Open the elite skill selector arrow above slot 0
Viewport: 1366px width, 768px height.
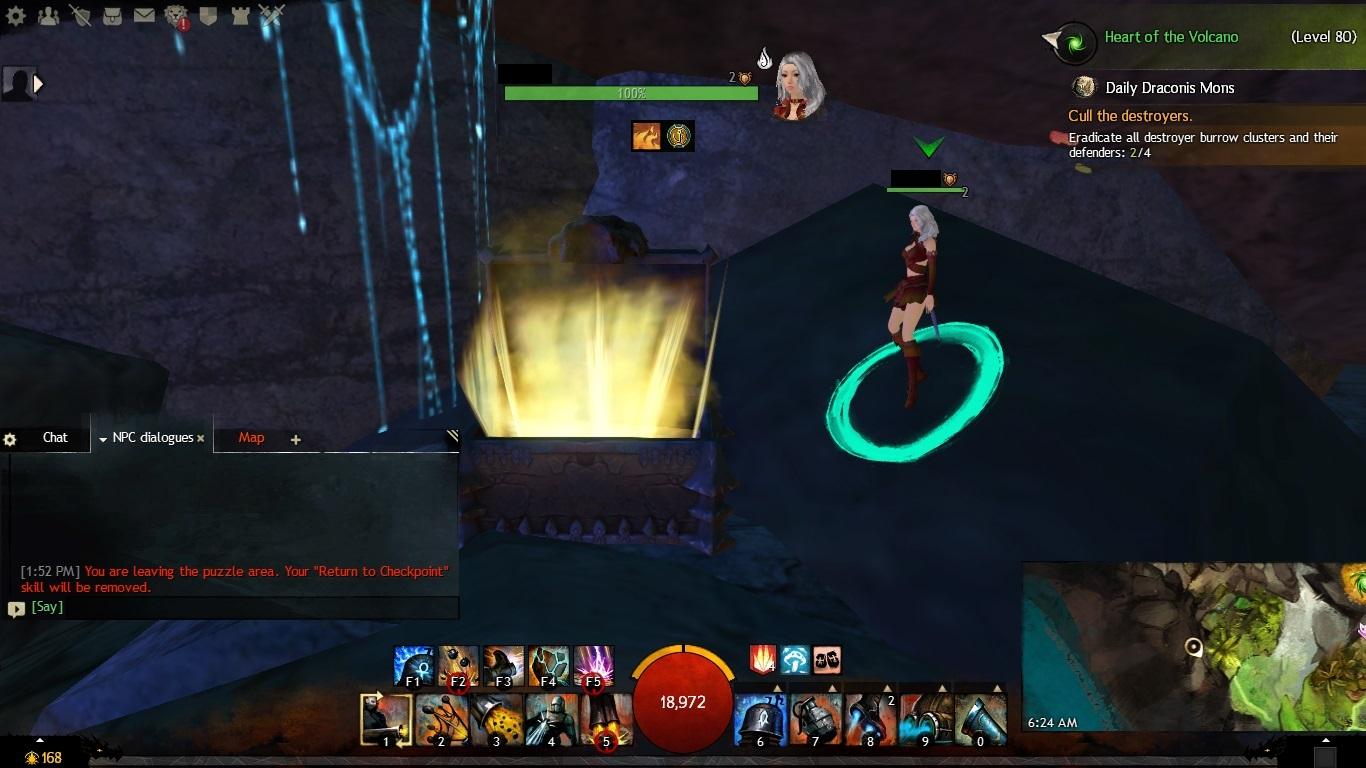tap(997, 688)
